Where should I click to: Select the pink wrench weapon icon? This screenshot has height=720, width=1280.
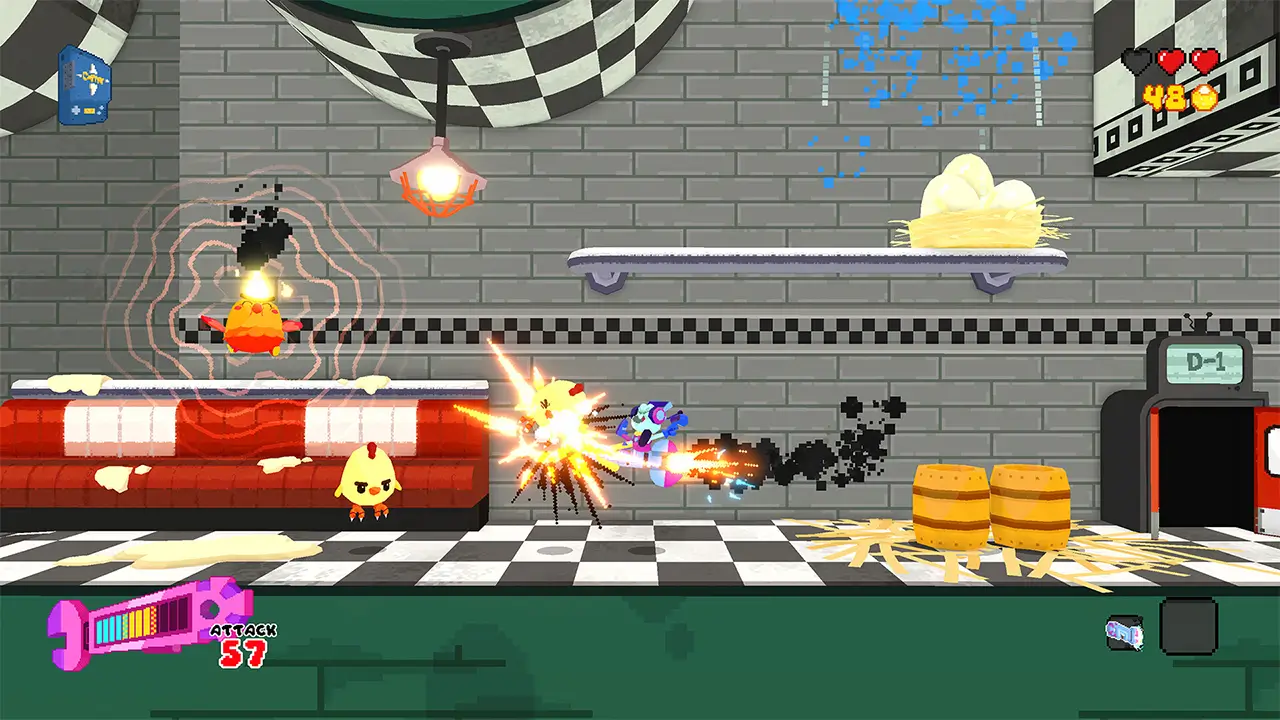click(150, 626)
